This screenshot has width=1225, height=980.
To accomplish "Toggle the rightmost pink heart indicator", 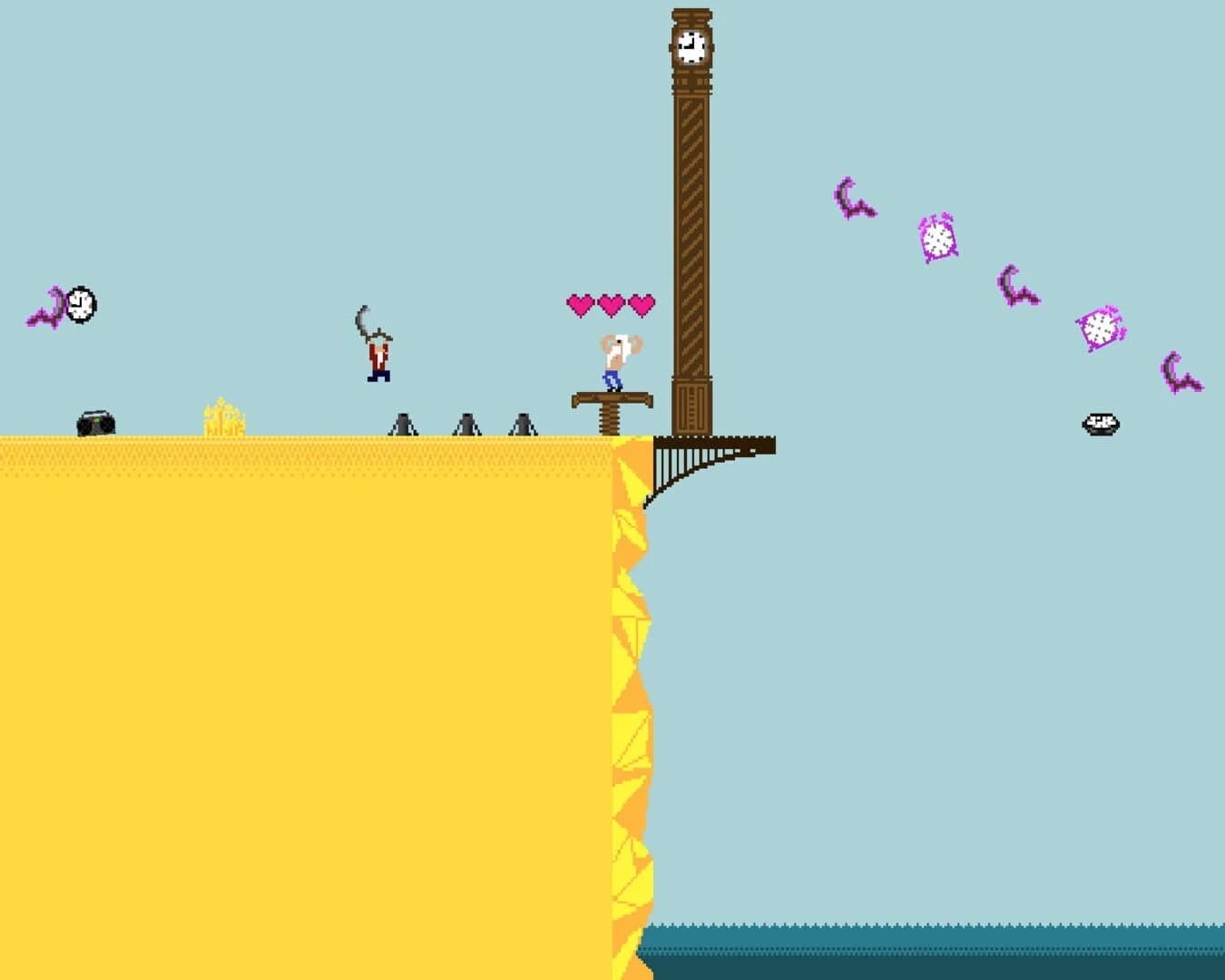I will (642, 302).
